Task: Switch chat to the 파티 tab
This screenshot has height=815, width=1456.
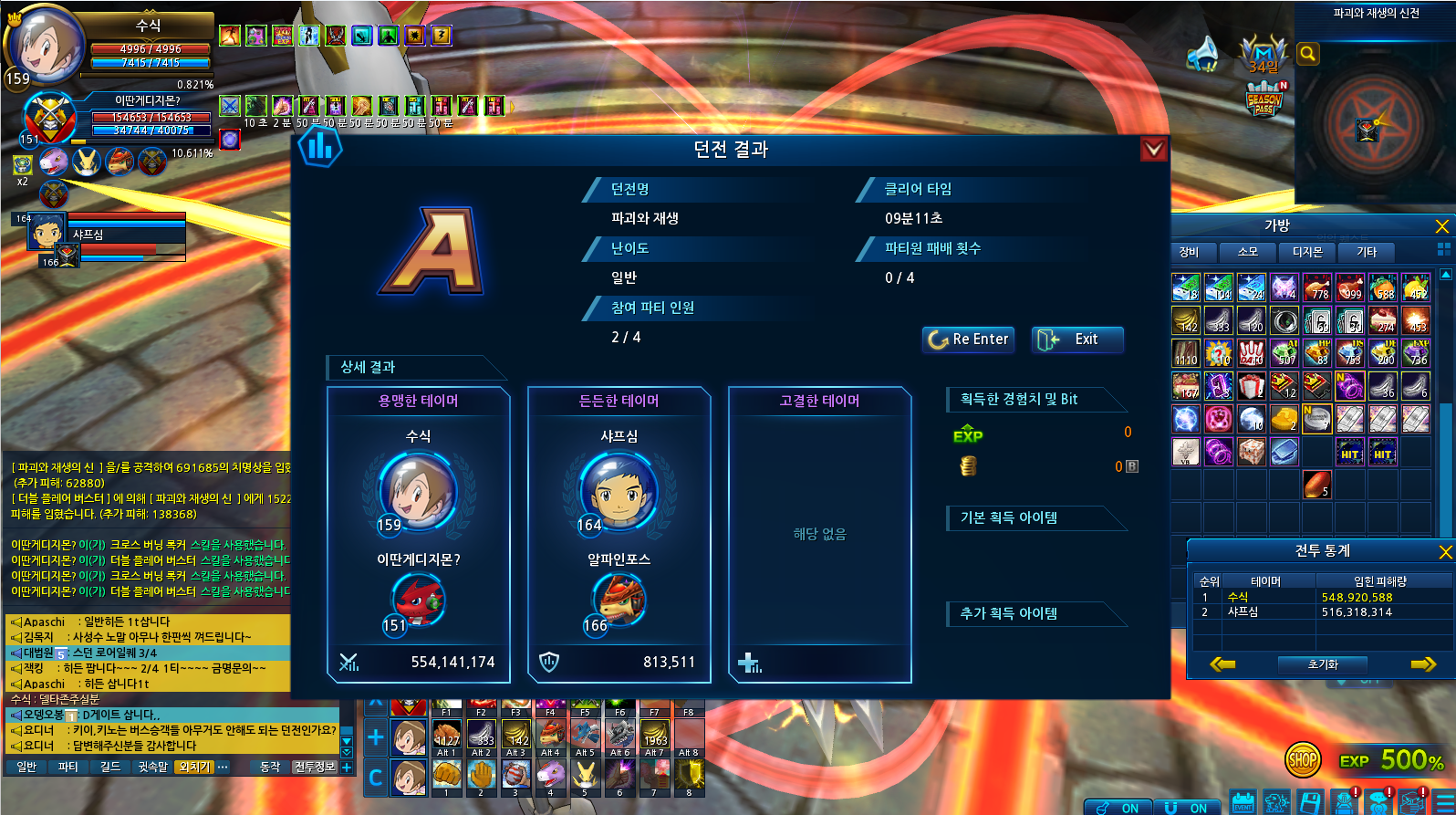Action: coord(68,768)
